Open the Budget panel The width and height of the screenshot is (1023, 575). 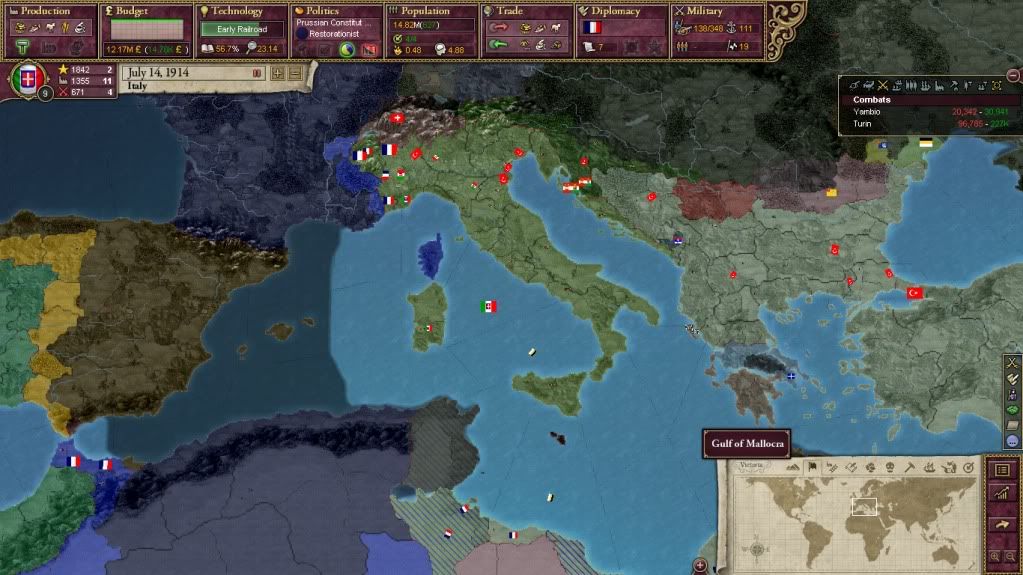coord(145,11)
